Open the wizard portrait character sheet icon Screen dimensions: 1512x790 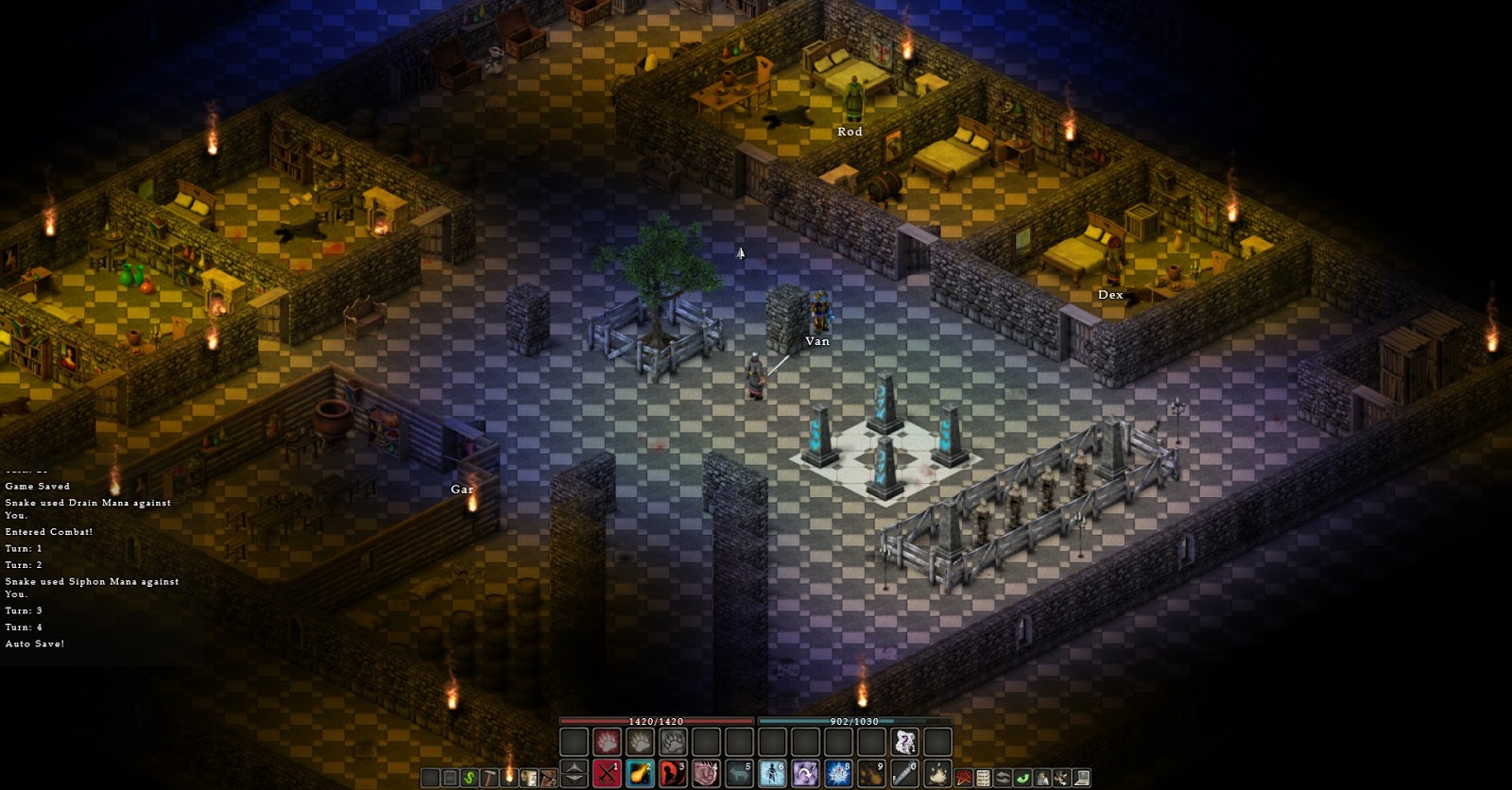point(1040,777)
